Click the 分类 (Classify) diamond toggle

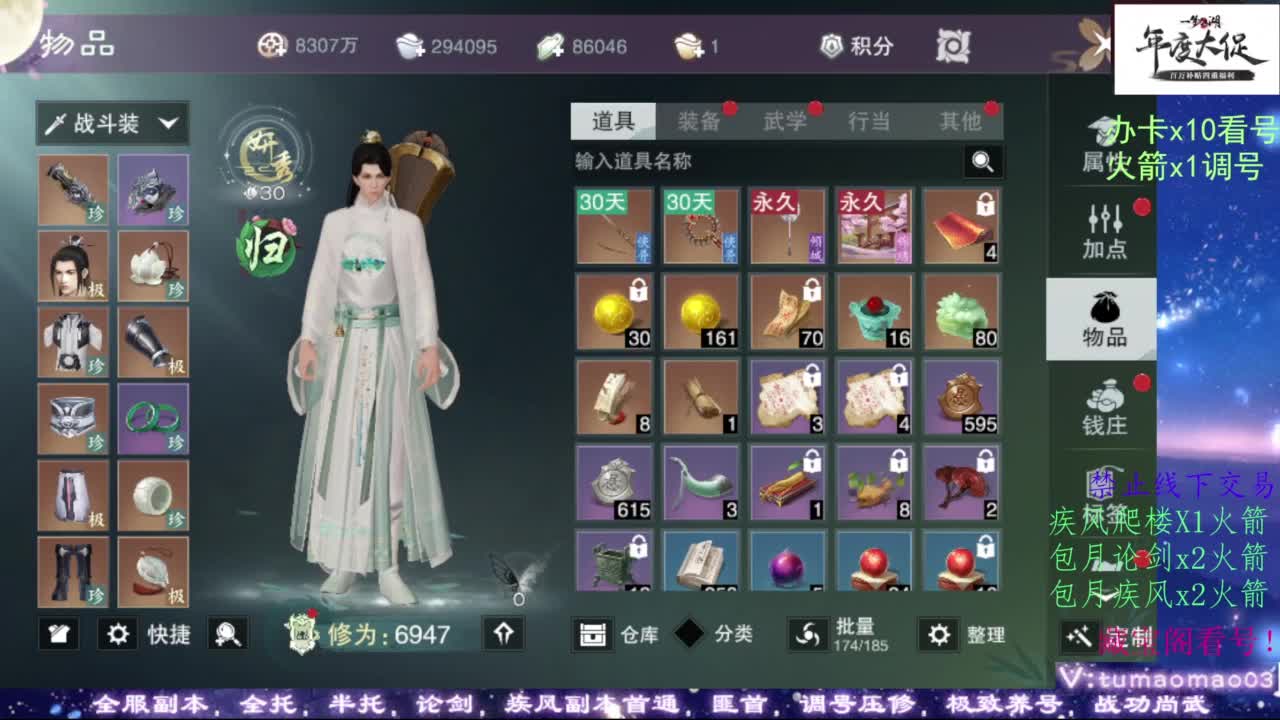(x=687, y=634)
